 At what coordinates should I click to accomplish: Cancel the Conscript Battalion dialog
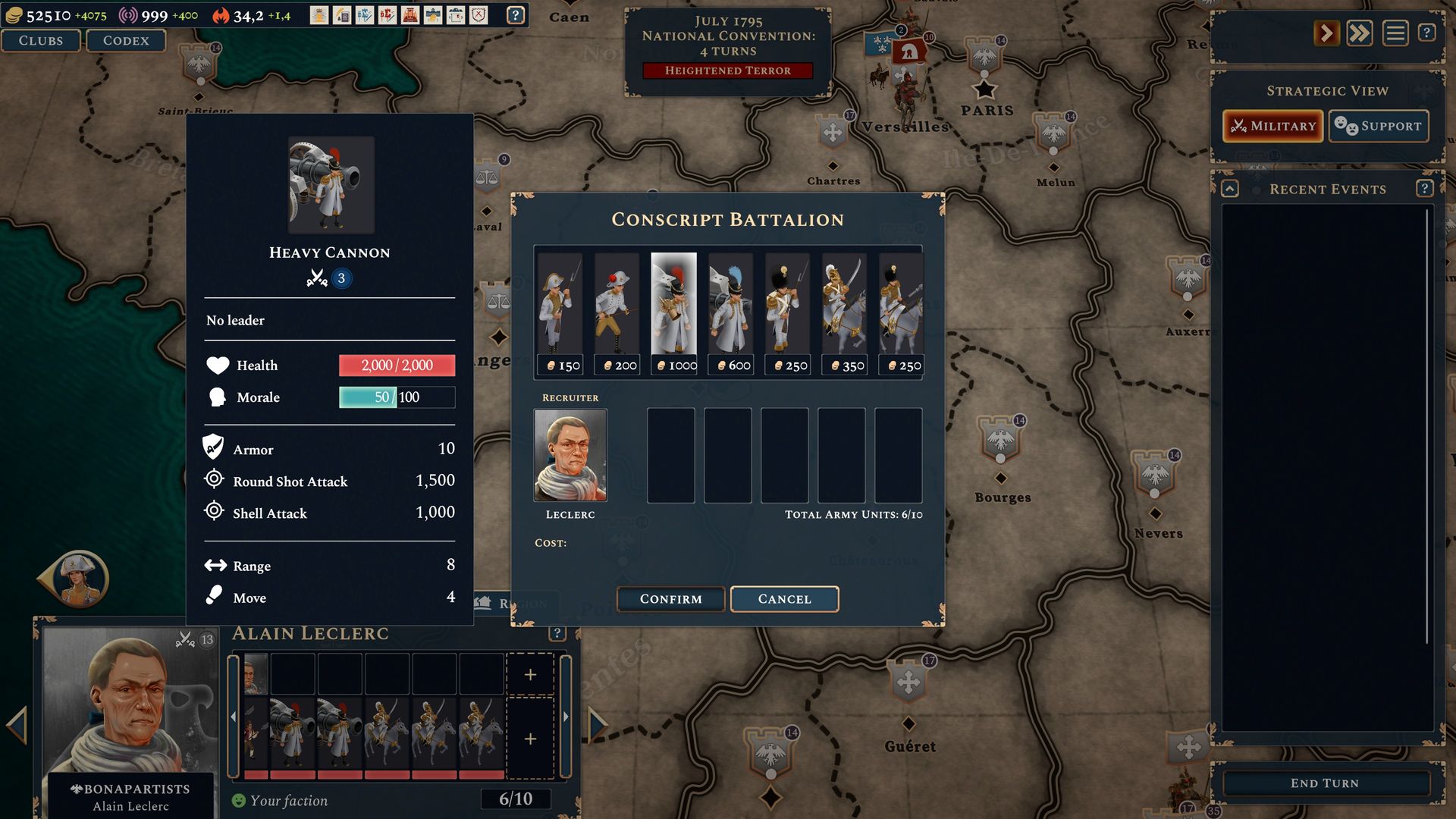click(x=784, y=599)
